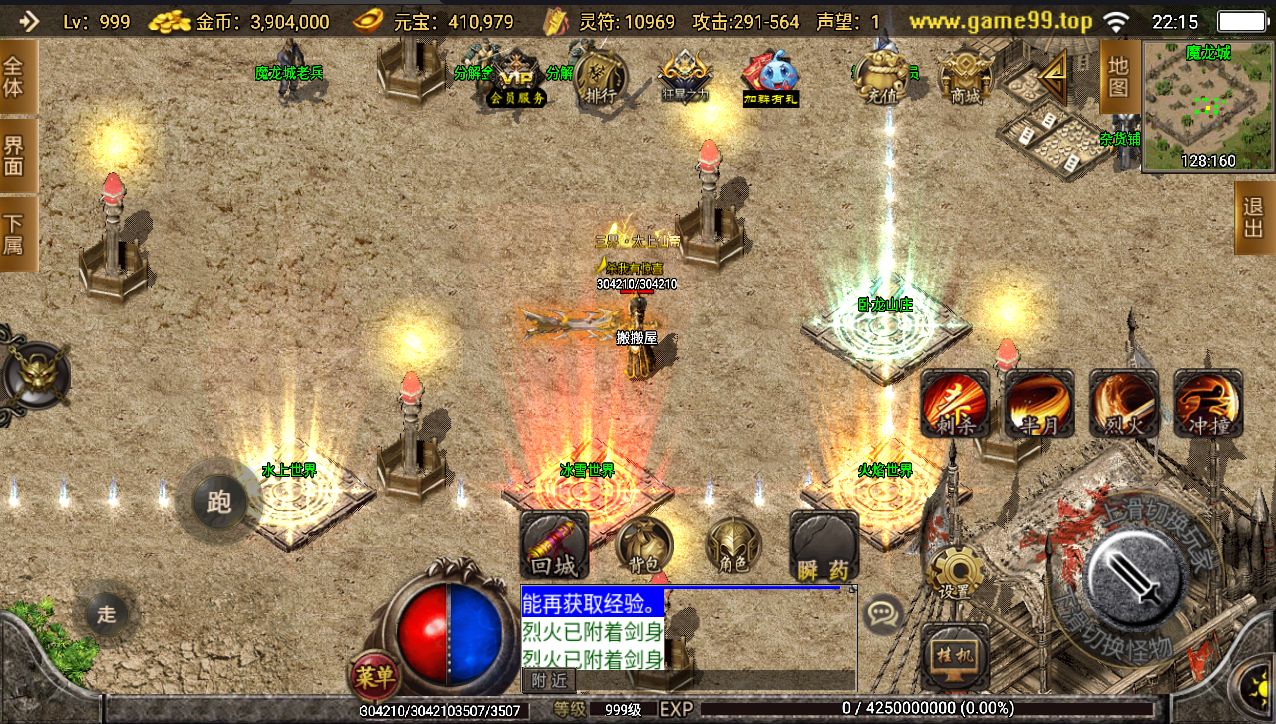Select the 下属 side tab
The width and height of the screenshot is (1276, 724).
(15, 233)
